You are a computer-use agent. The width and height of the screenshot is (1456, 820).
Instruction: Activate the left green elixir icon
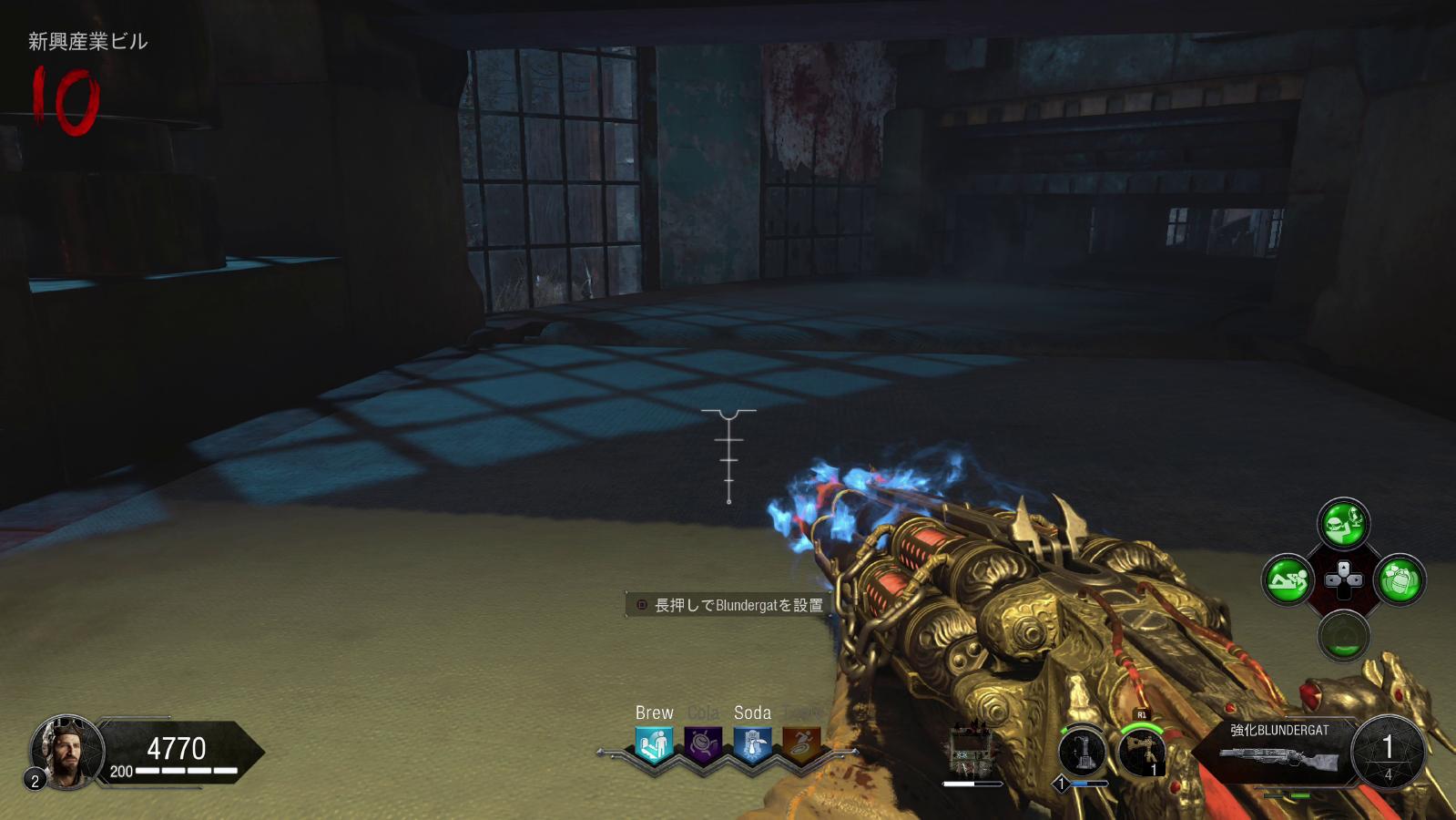click(1288, 579)
